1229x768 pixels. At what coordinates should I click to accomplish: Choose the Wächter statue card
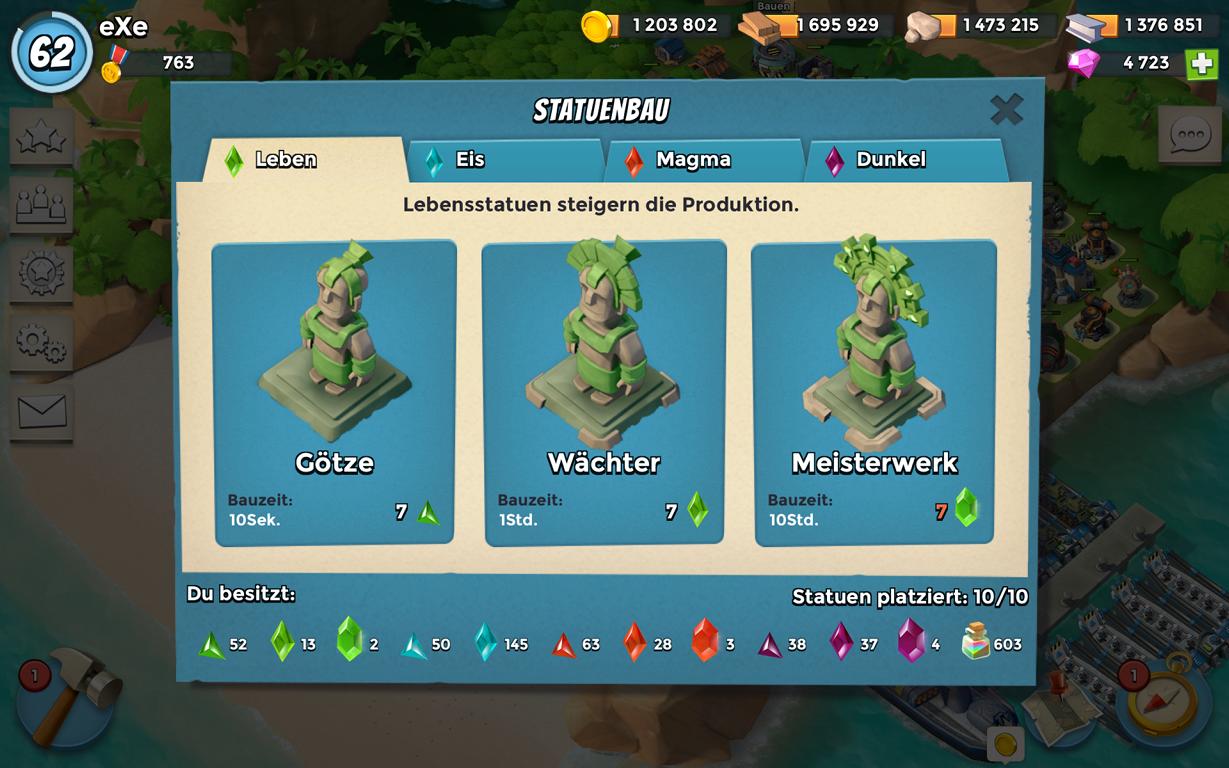(x=604, y=393)
